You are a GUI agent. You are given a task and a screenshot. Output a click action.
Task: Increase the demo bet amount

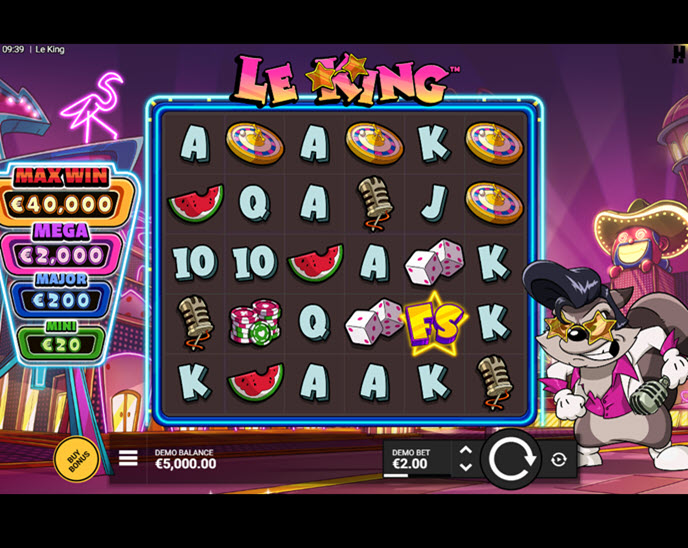click(x=465, y=451)
